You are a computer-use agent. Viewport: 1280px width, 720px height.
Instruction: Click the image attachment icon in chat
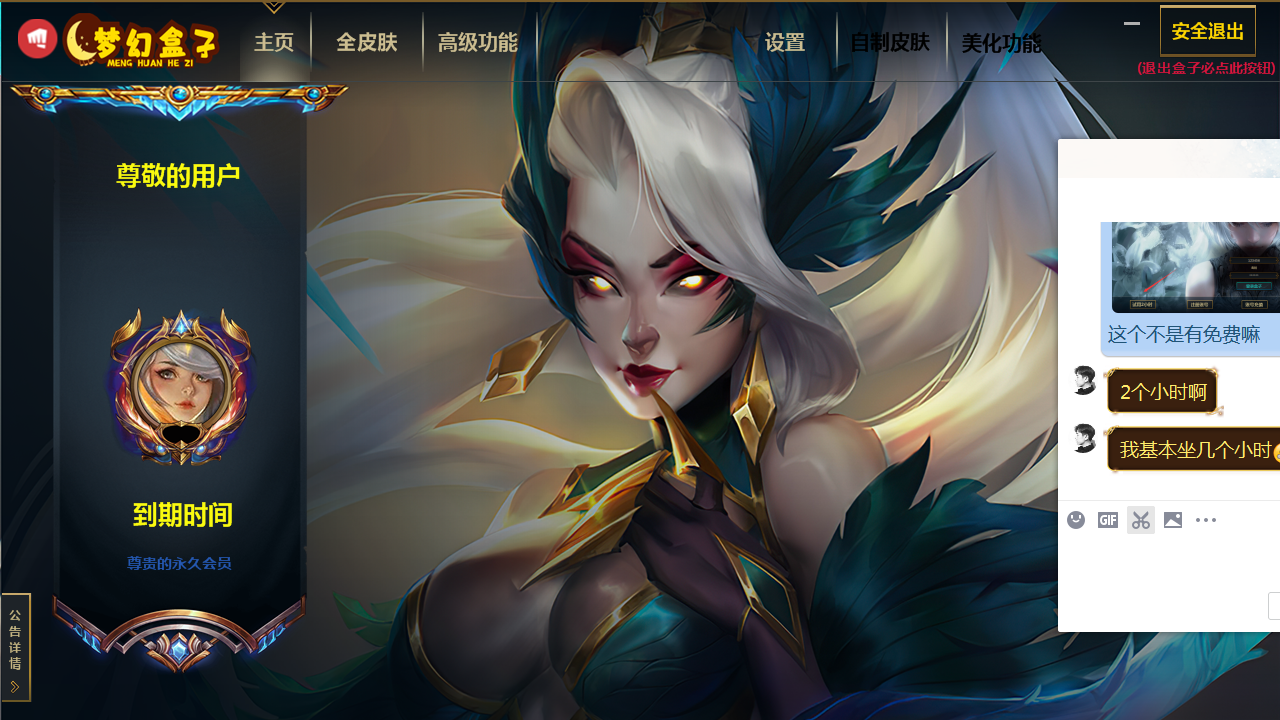pos(1172,519)
